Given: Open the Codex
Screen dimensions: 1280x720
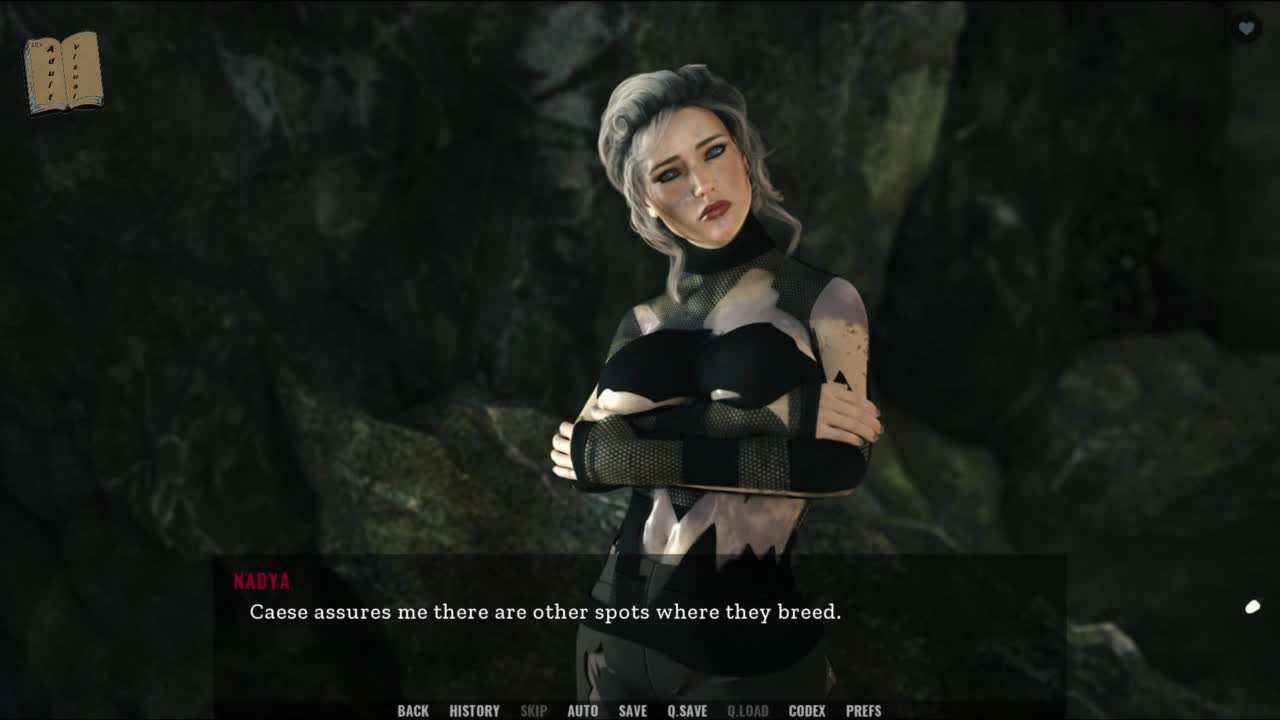Looking at the screenshot, I should 807,711.
